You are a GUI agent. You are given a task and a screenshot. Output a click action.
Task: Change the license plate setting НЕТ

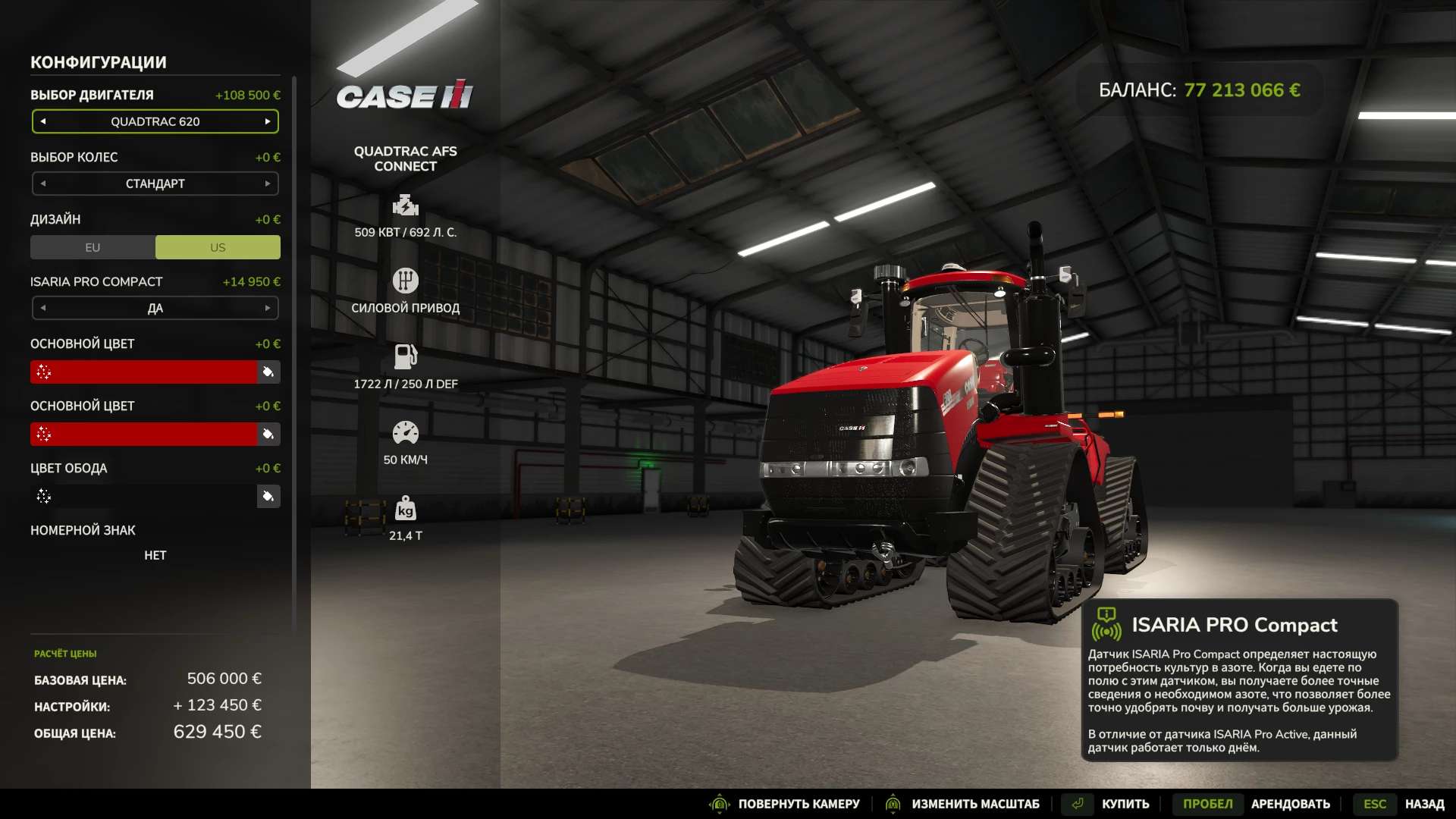(155, 555)
